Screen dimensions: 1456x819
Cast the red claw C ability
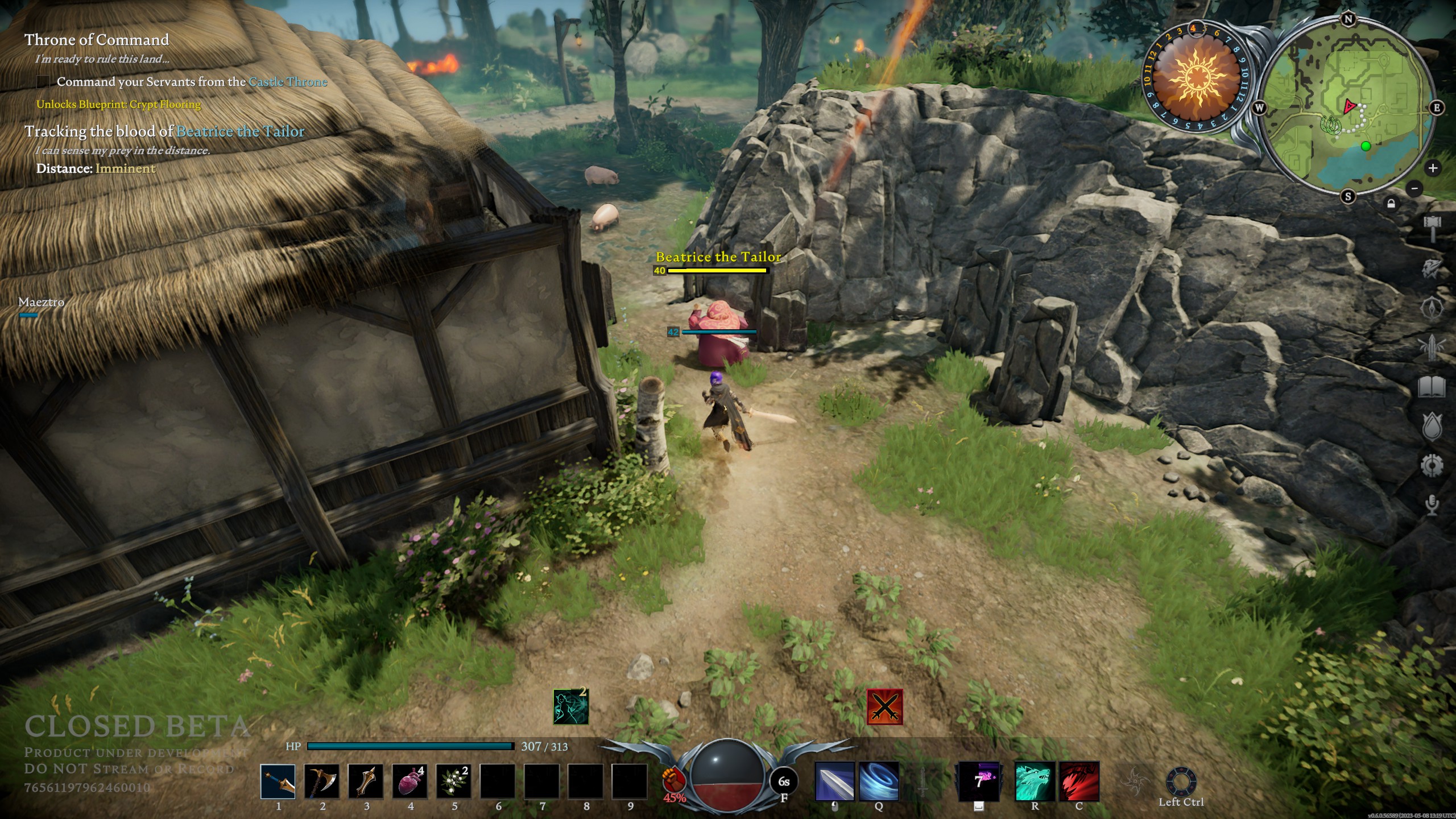[x=1079, y=781]
